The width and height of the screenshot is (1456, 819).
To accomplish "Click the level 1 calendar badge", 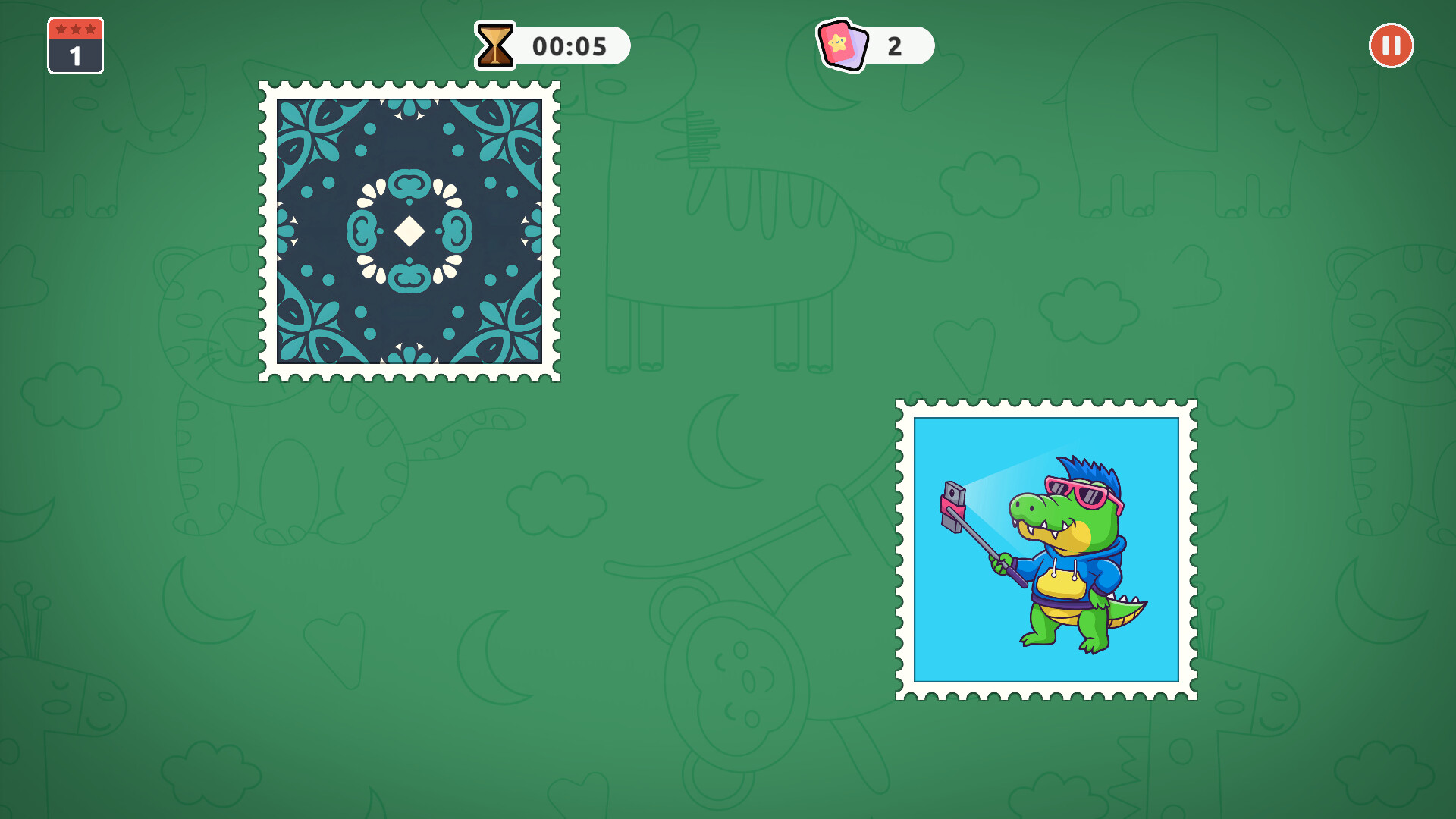I will point(75,46).
